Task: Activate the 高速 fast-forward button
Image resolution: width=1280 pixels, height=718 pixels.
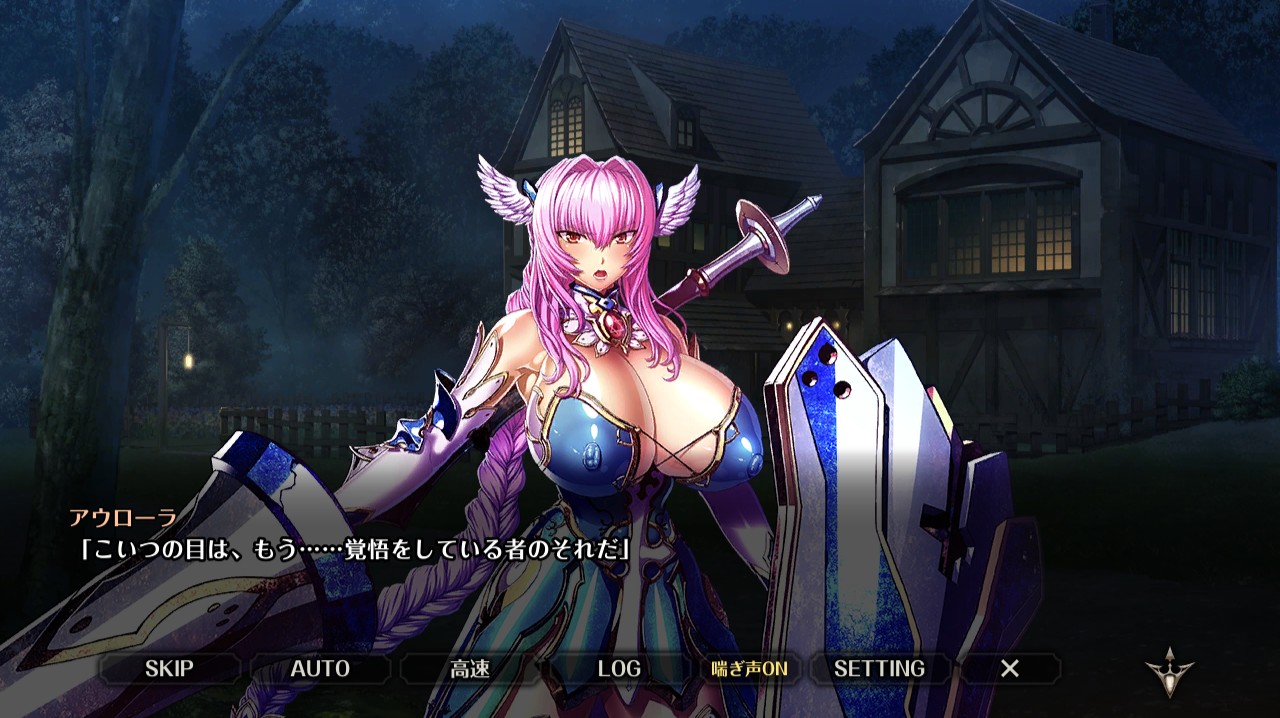Action: [470, 668]
